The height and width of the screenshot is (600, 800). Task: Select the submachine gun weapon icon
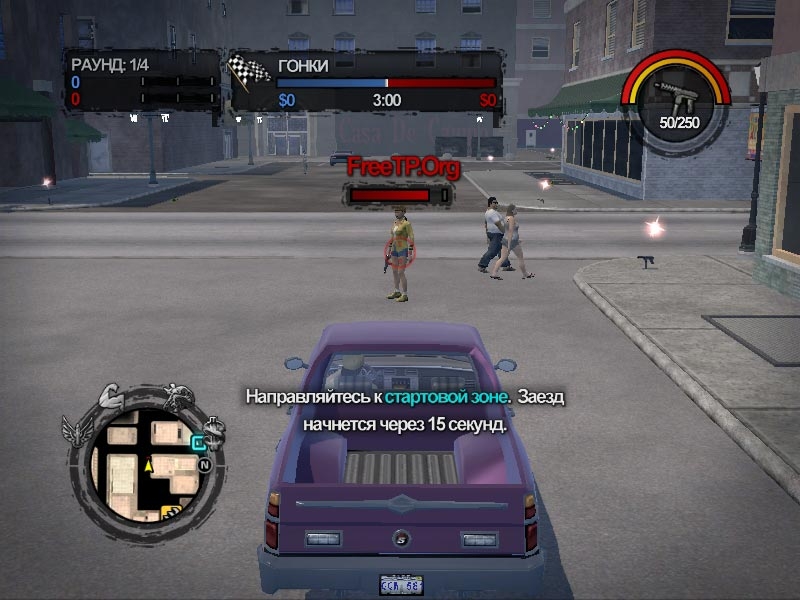(x=672, y=93)
